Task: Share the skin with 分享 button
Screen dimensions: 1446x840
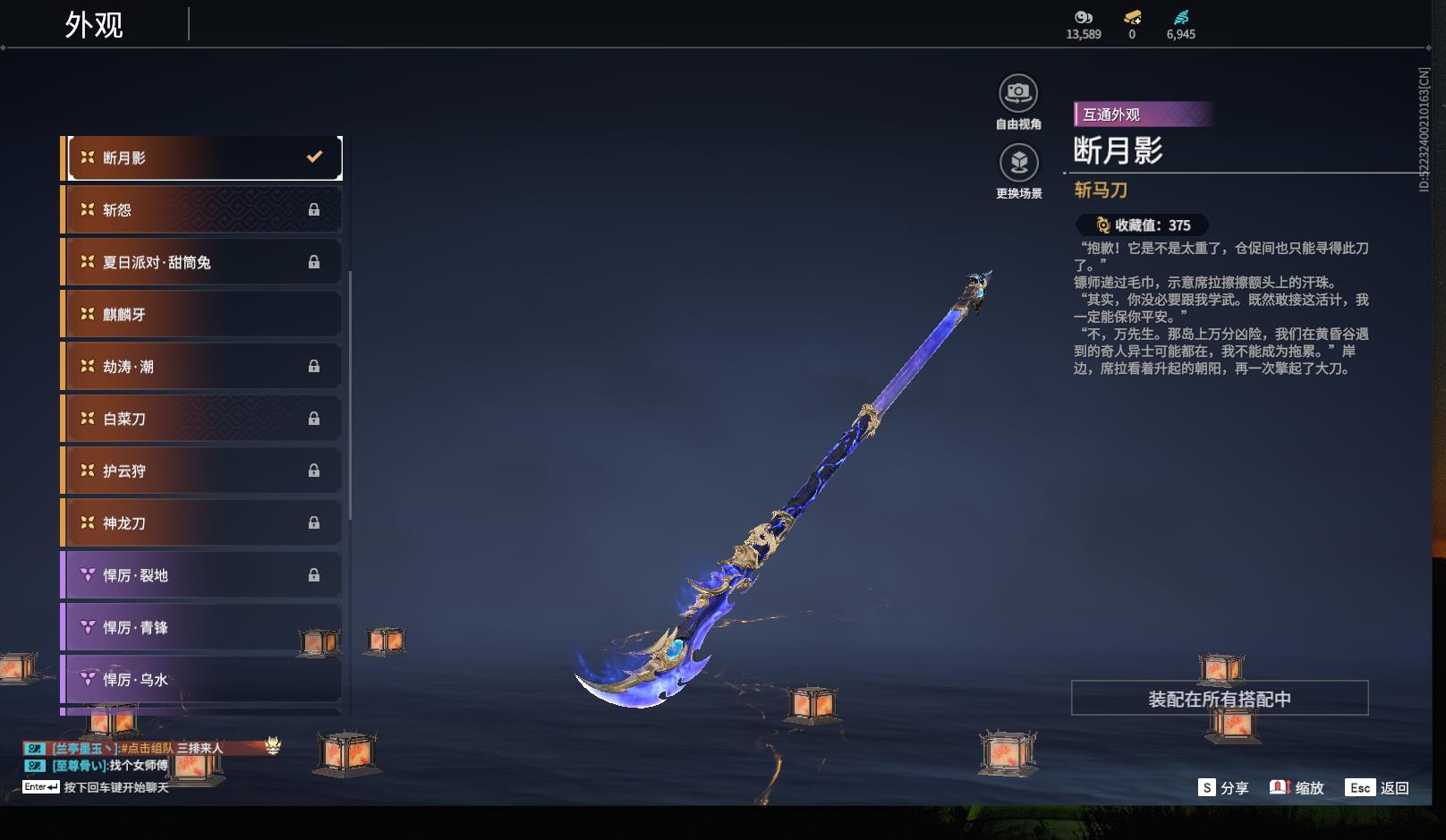Action: 1223,788
